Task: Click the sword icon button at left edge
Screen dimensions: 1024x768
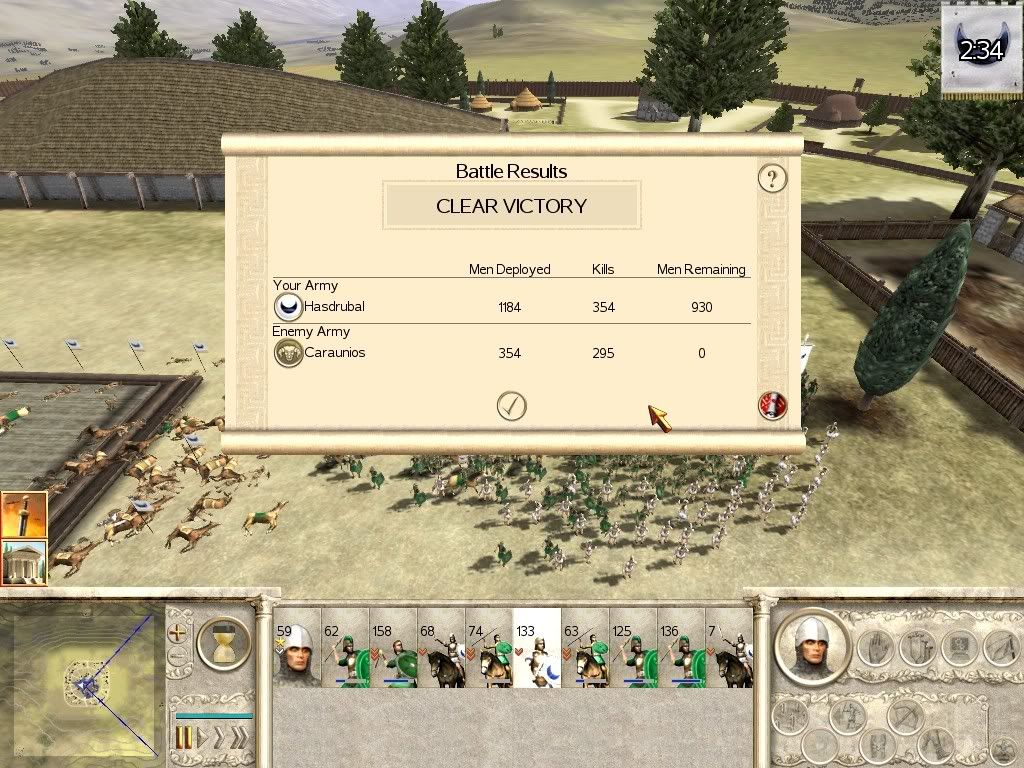Action: [23, 515]
